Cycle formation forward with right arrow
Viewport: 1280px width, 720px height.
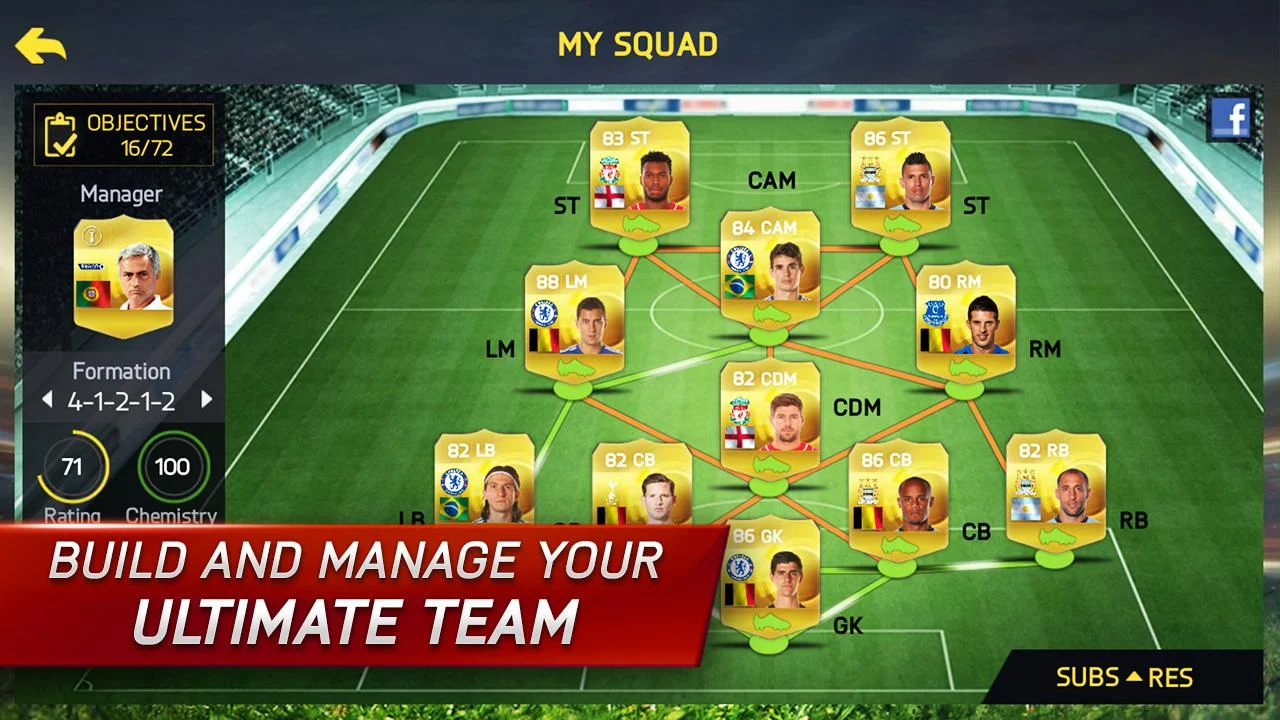pos(206,398)
